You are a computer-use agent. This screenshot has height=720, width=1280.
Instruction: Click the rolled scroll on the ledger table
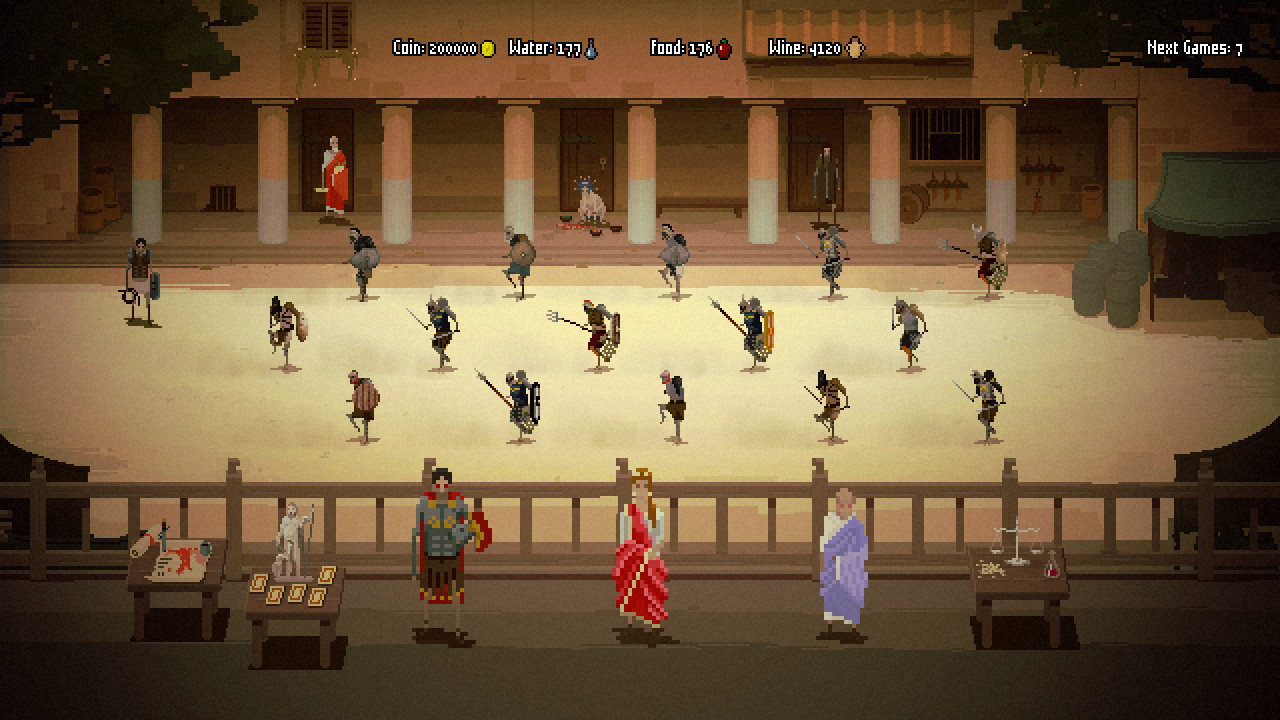tap(142, 540)
